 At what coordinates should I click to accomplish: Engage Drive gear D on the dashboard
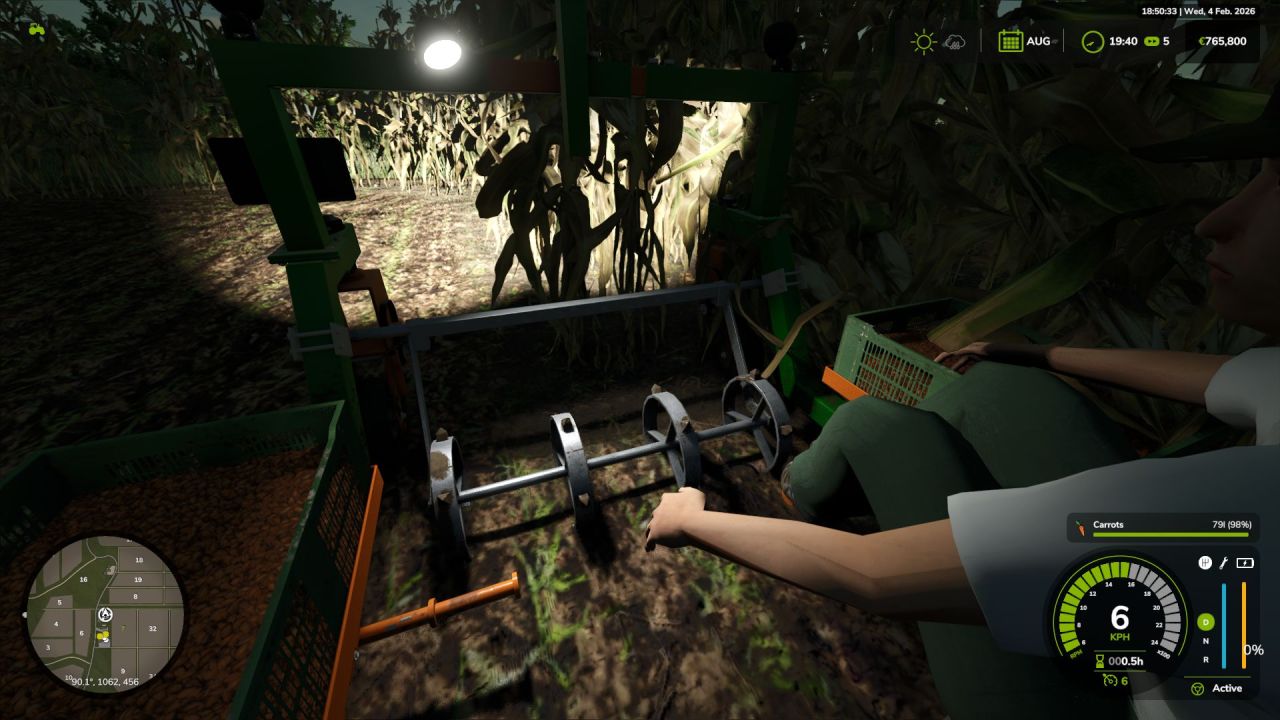click(1206, 622)
